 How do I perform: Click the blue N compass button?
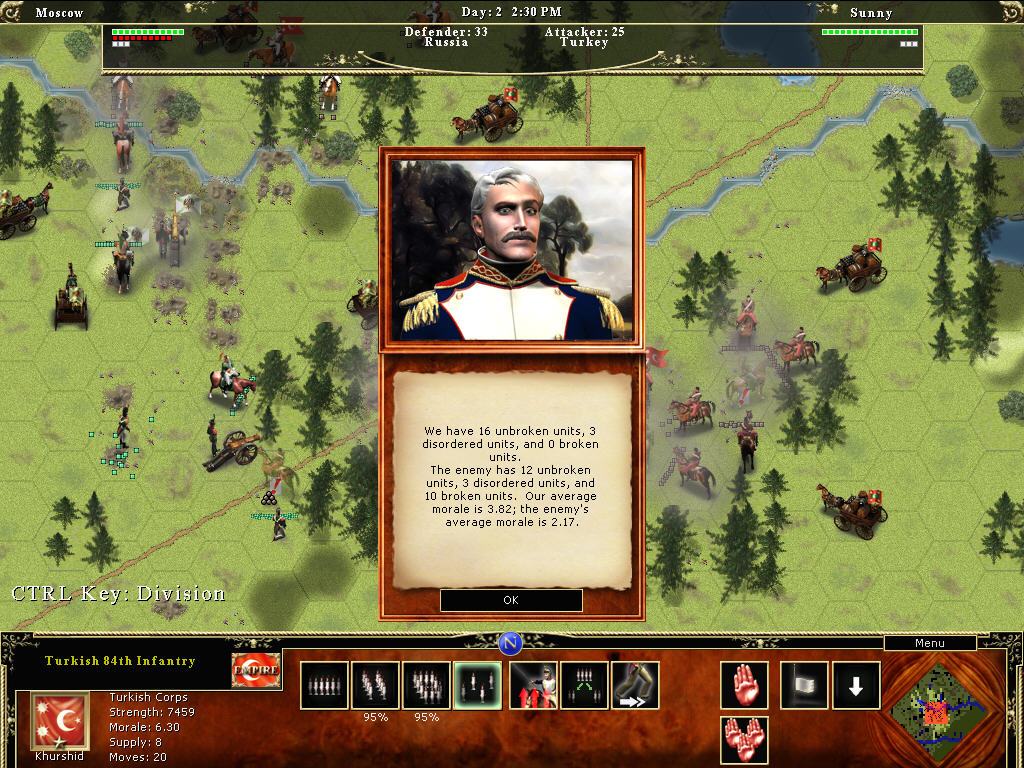(511, 642)
